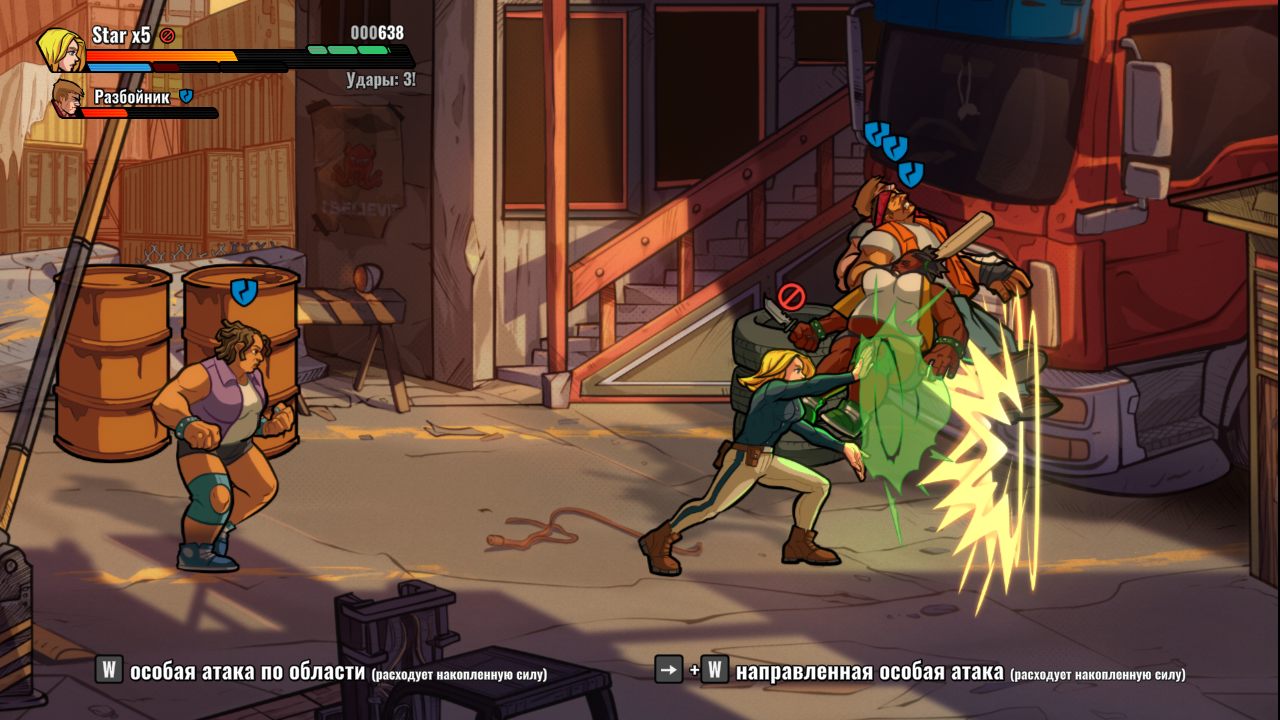Toggle the lowest shield icon above the enemy
The image size is (1280, 720).
click(x=910, y=172)
